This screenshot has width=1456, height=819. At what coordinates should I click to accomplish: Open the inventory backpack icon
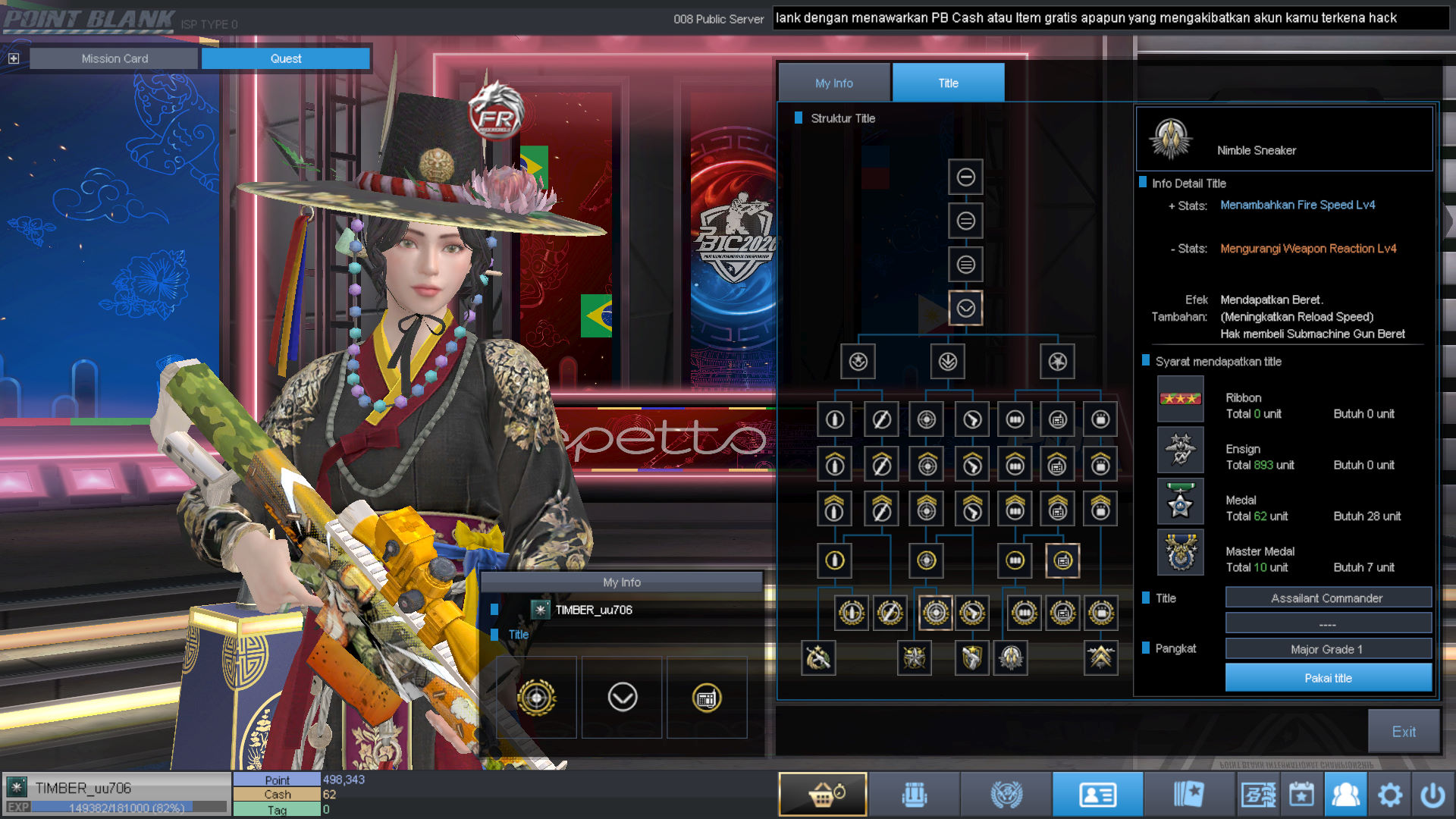915,794
